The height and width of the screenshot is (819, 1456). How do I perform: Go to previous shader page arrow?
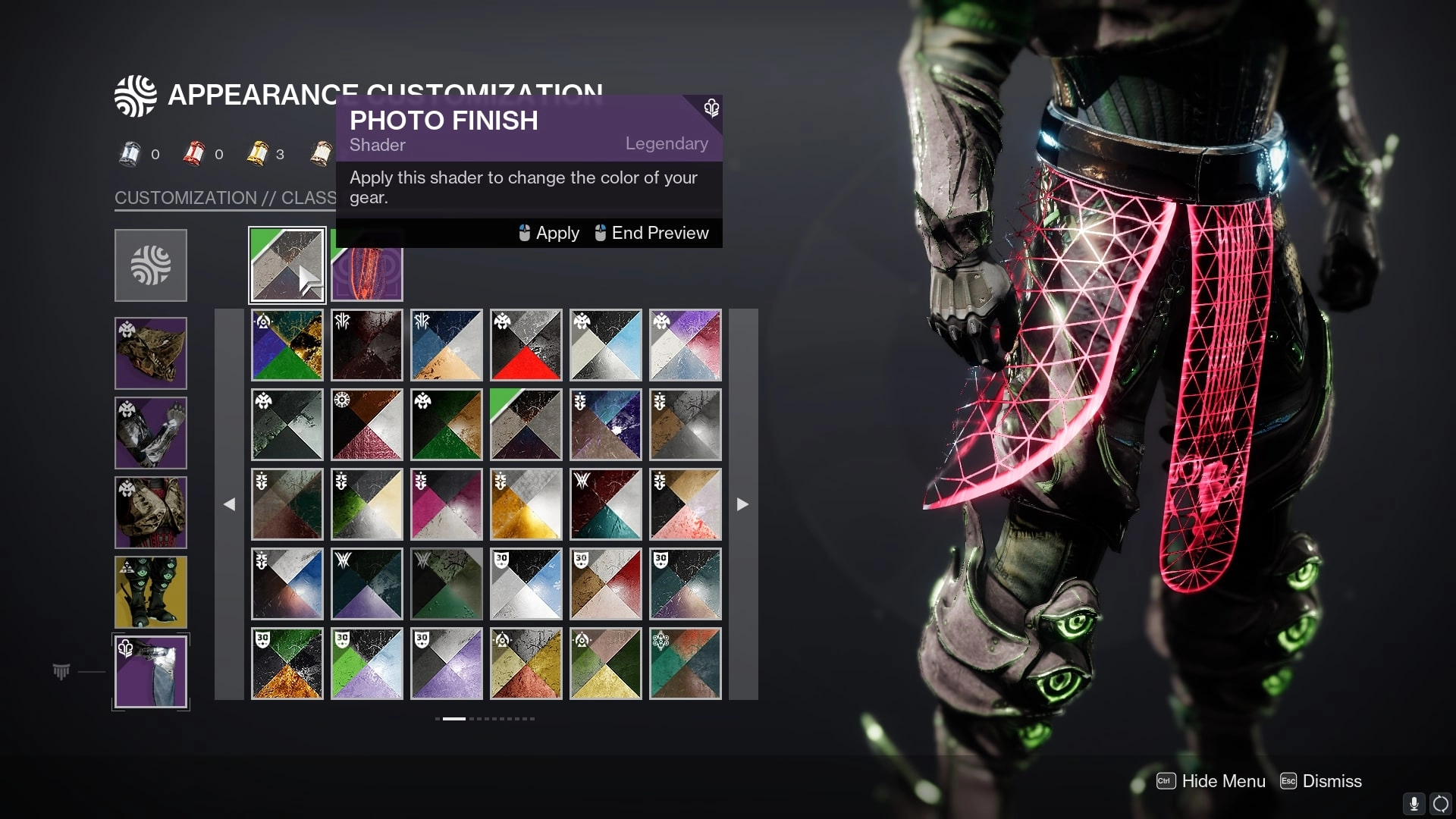tap(229, 504)
